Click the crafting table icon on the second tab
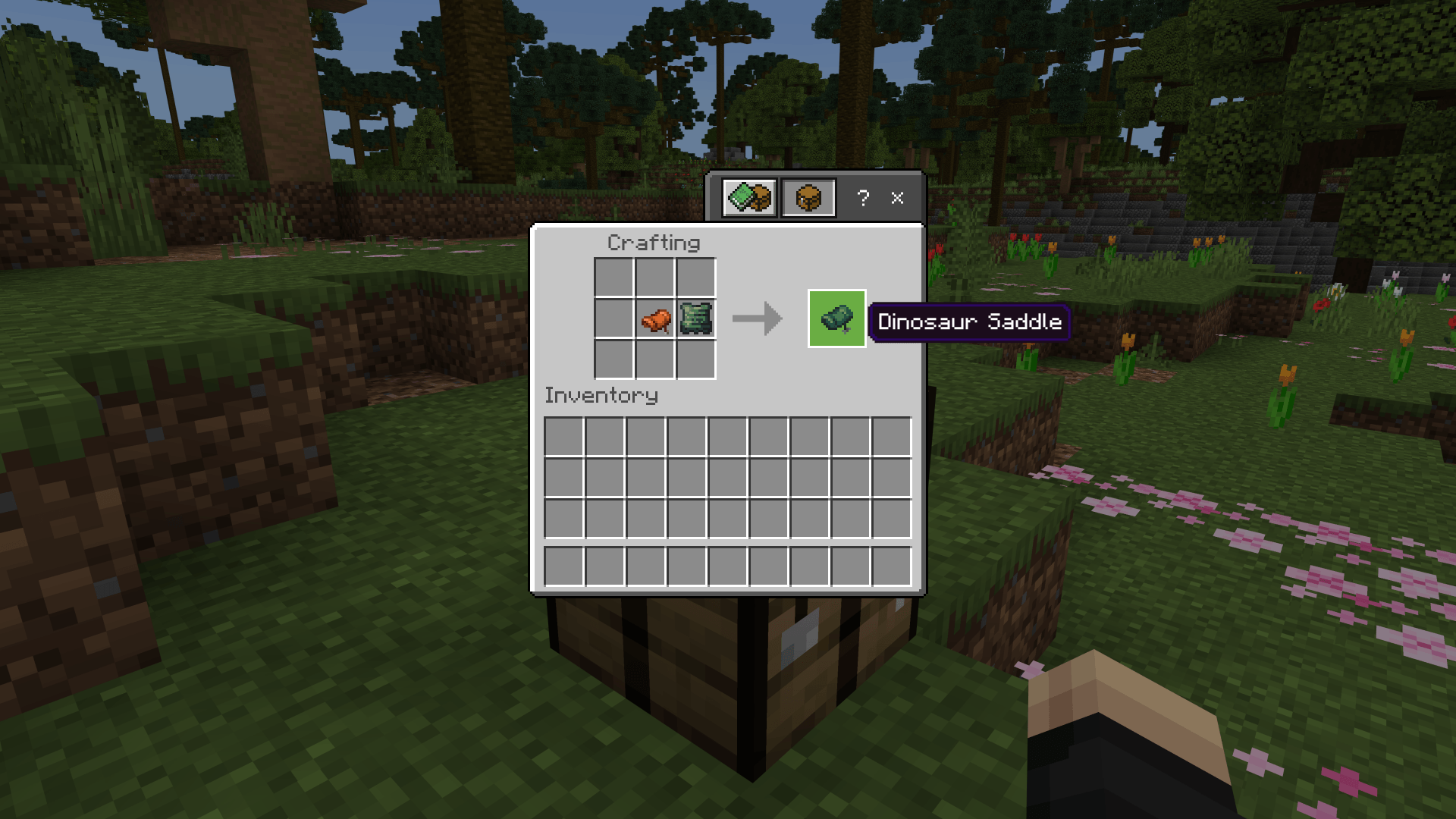 [x=808, y=199]
